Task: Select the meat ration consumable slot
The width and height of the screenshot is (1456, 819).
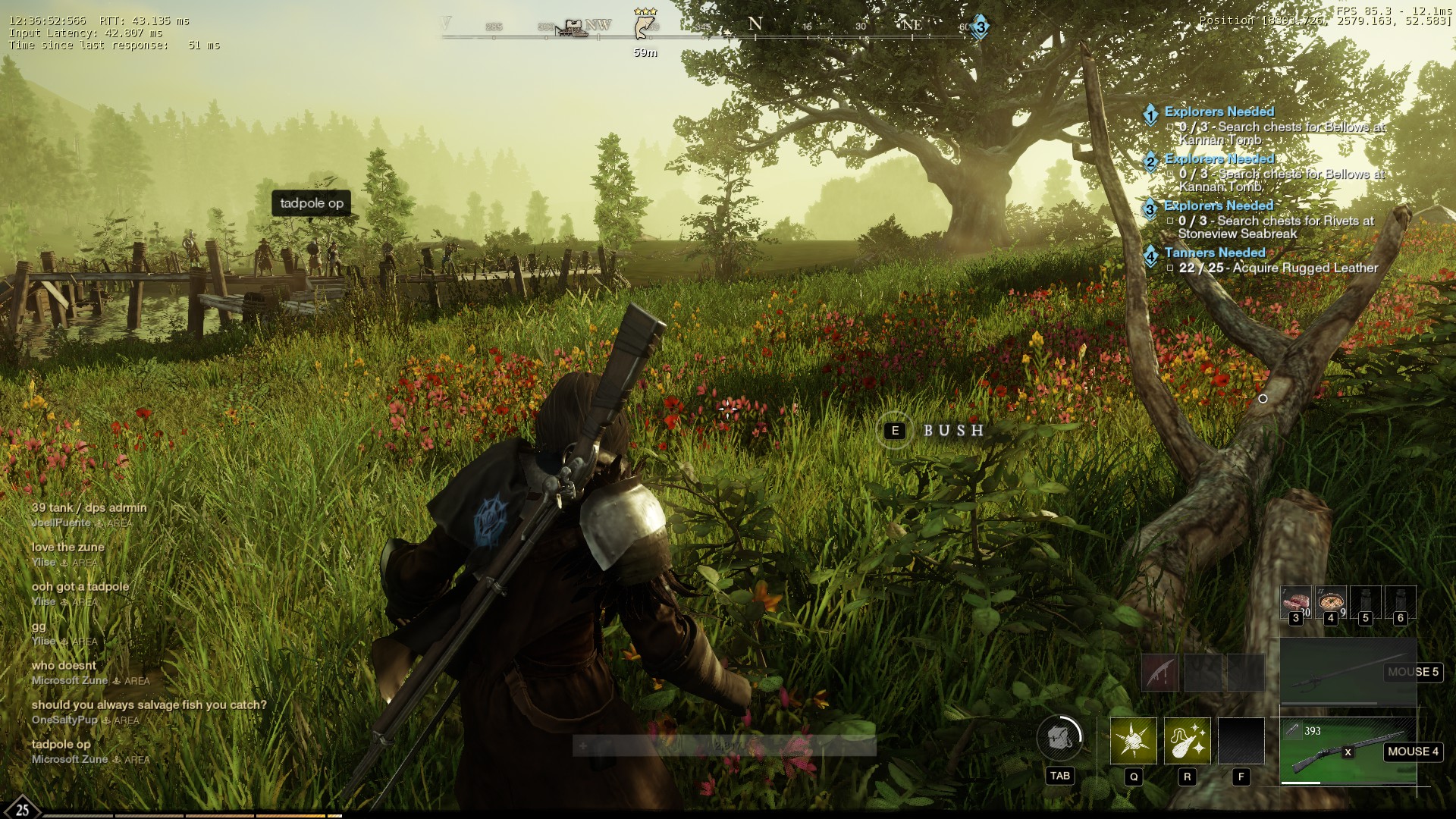Action: click(1295, 602)
